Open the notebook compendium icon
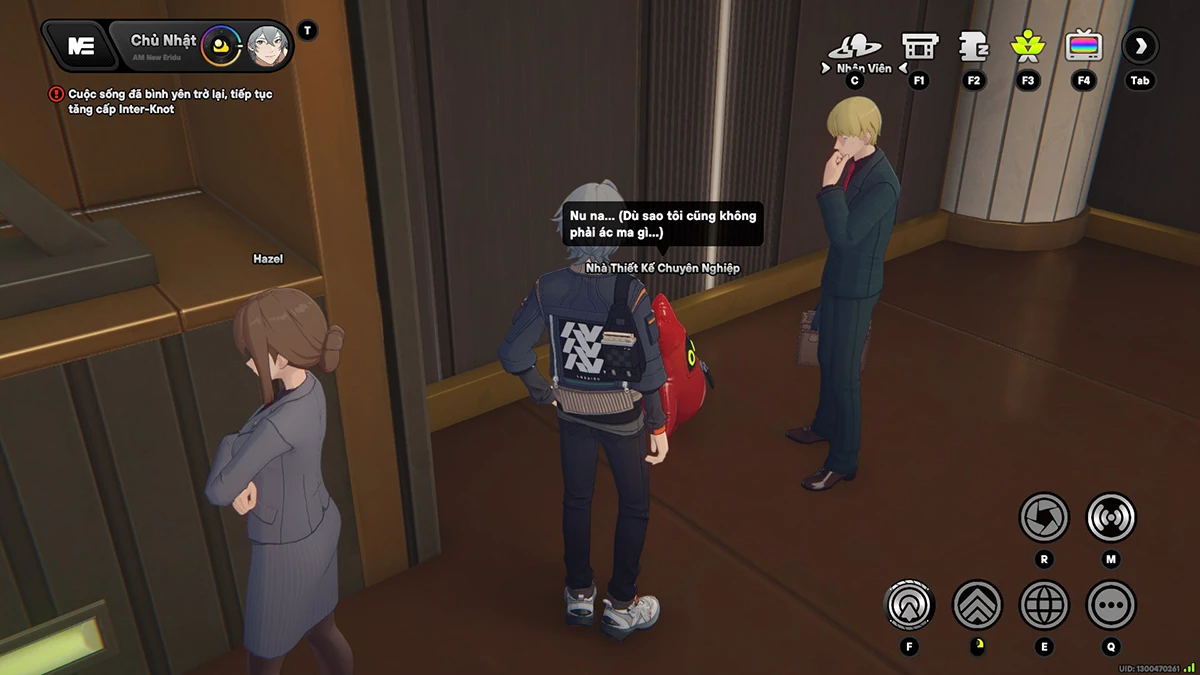The width and height of the screenshot is (1200, 675). click(973, 46)
